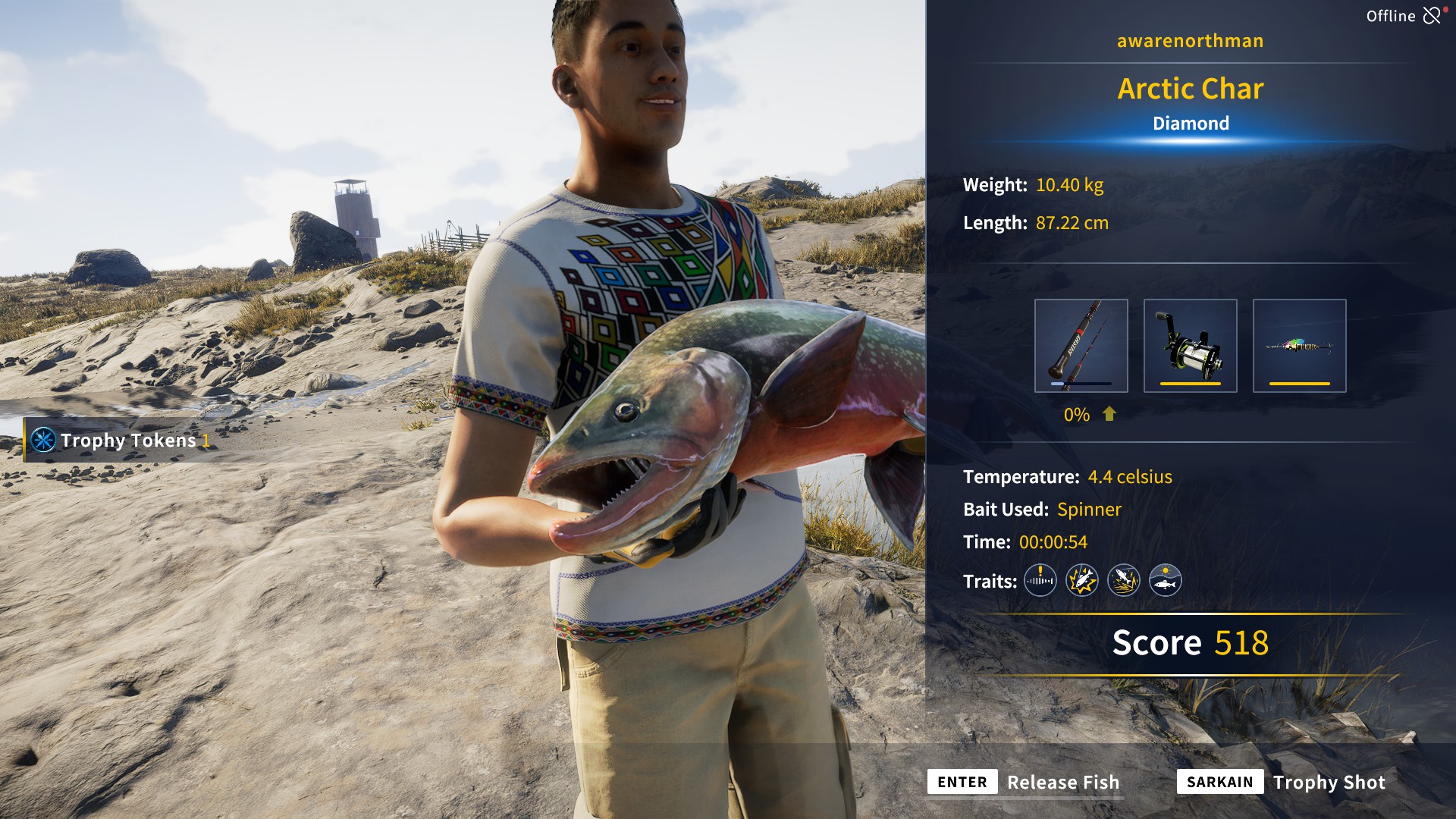Click the Bait Used: Spinner text
Image resolution: width=1456 pixels, height=819 pixels.
(x=1042, y=510)
